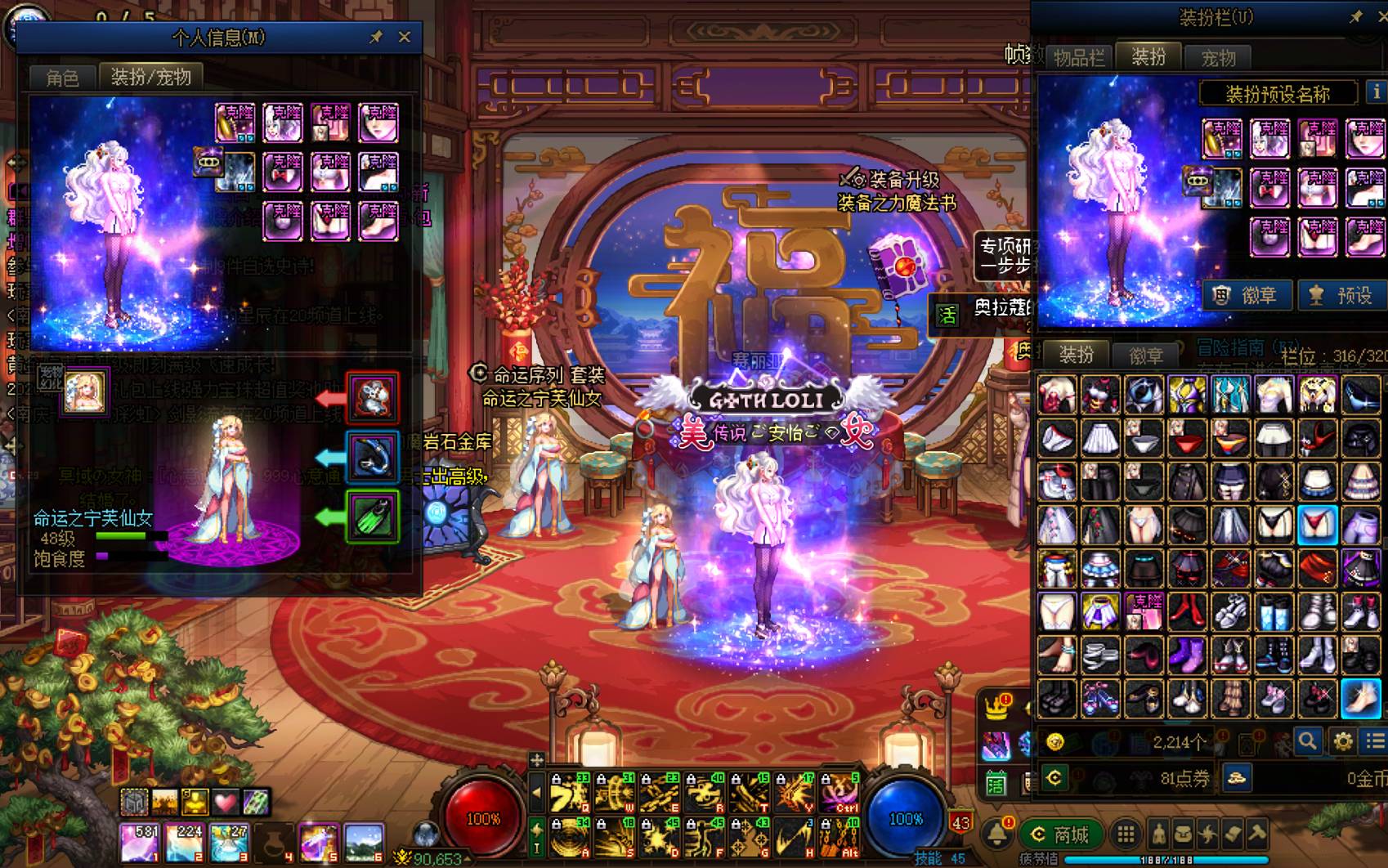Image resolution: width=1388 pixels, height=868 pixels.
Task: Show the avatar preset info button
Action: coord(1377,92)
